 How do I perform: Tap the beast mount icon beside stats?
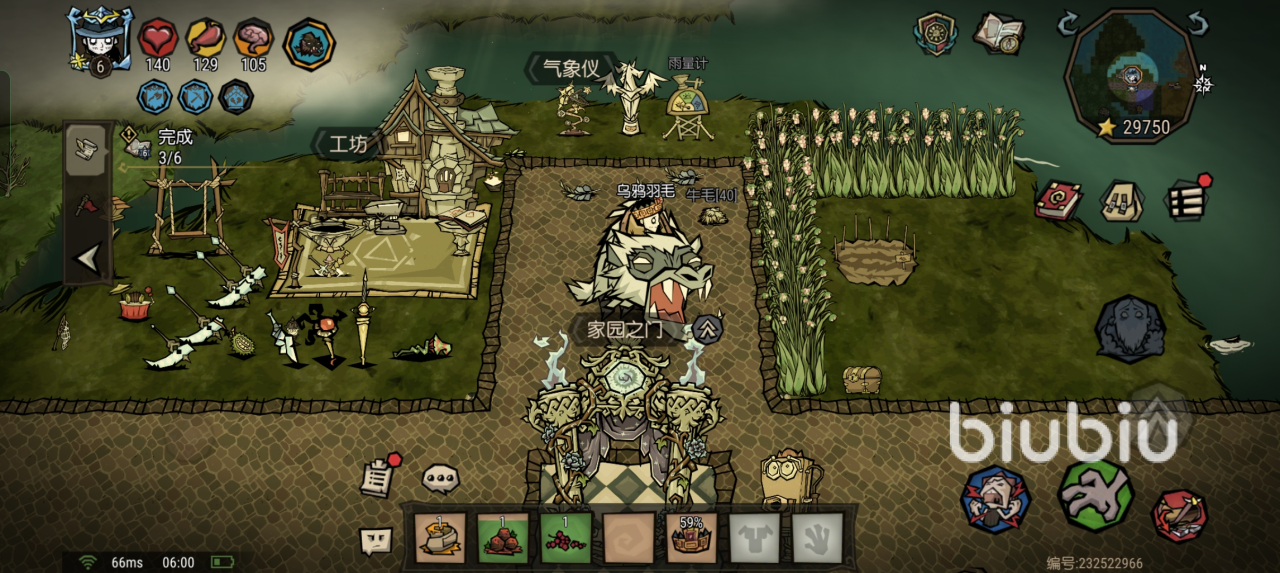tap(308, 44)
